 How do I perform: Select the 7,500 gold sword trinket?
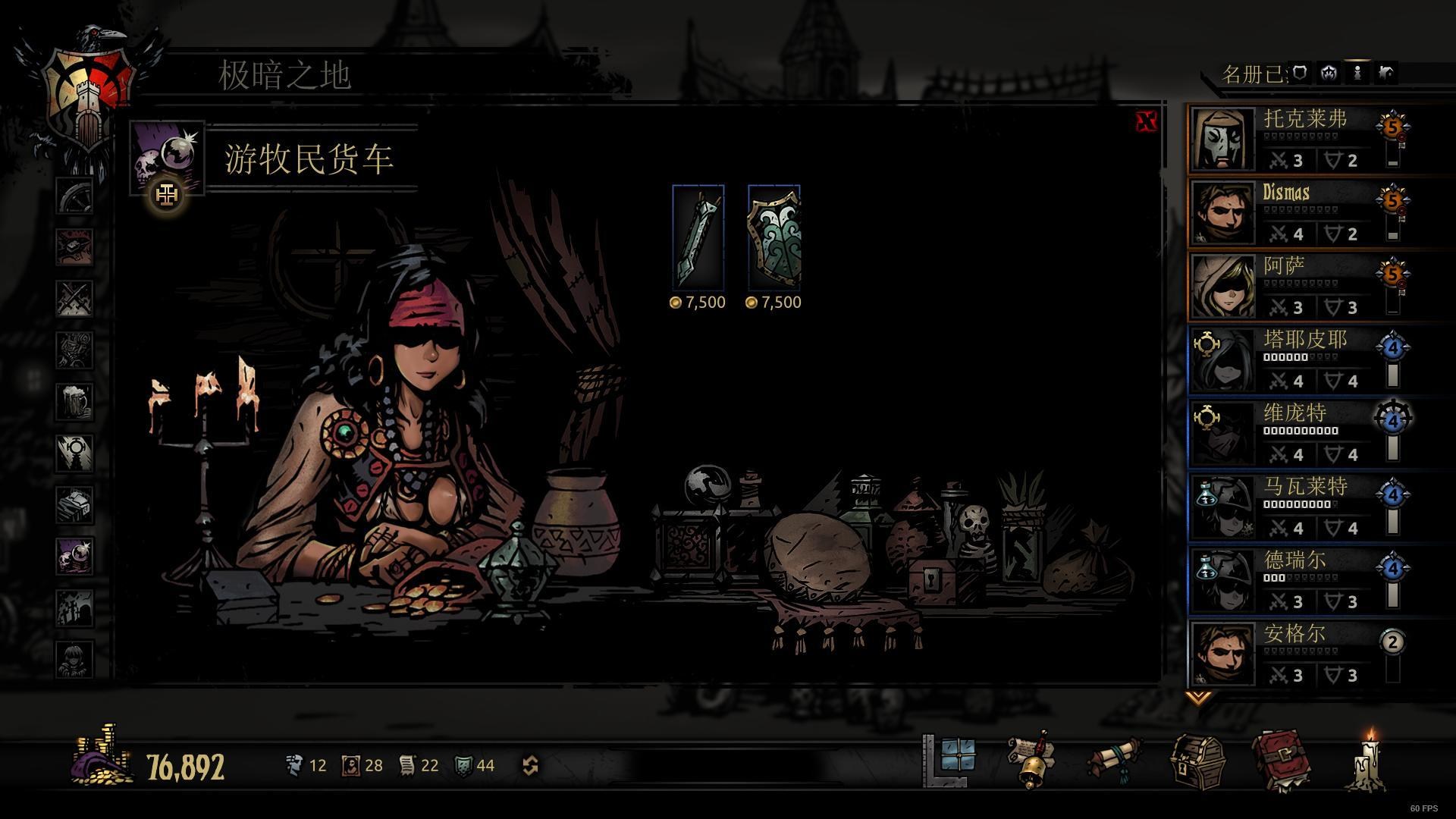coord(698,239)
